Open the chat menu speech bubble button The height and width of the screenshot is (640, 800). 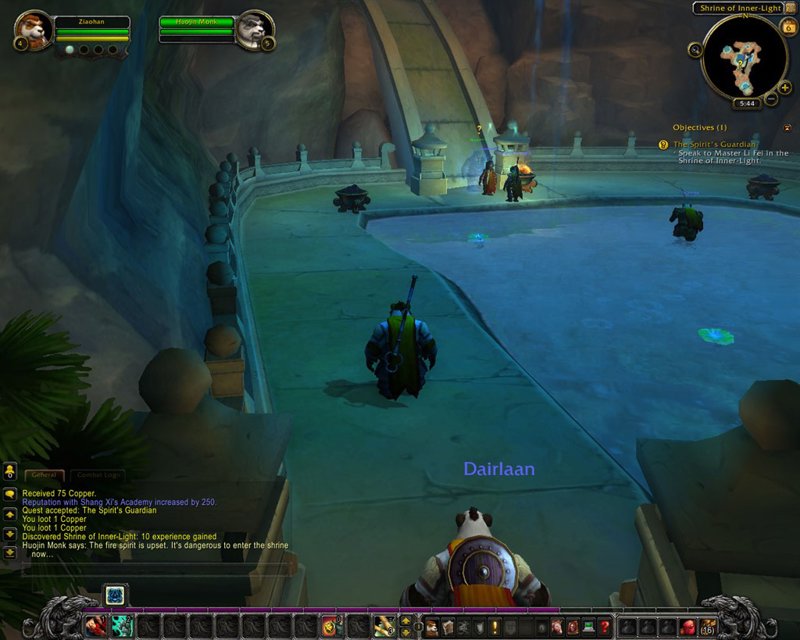(x=10, y=493)
